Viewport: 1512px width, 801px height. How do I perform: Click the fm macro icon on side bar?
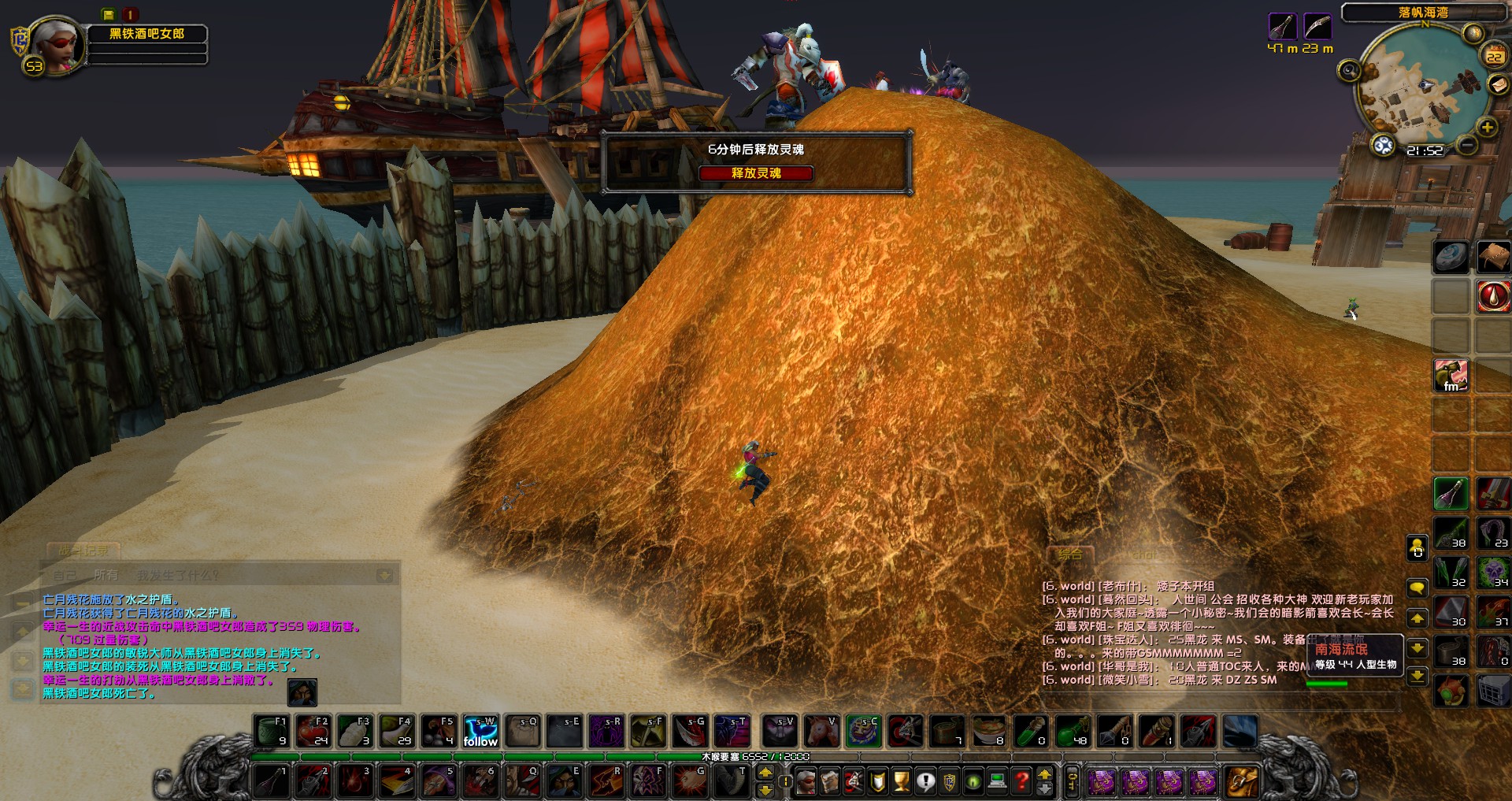click(1451, 376)
